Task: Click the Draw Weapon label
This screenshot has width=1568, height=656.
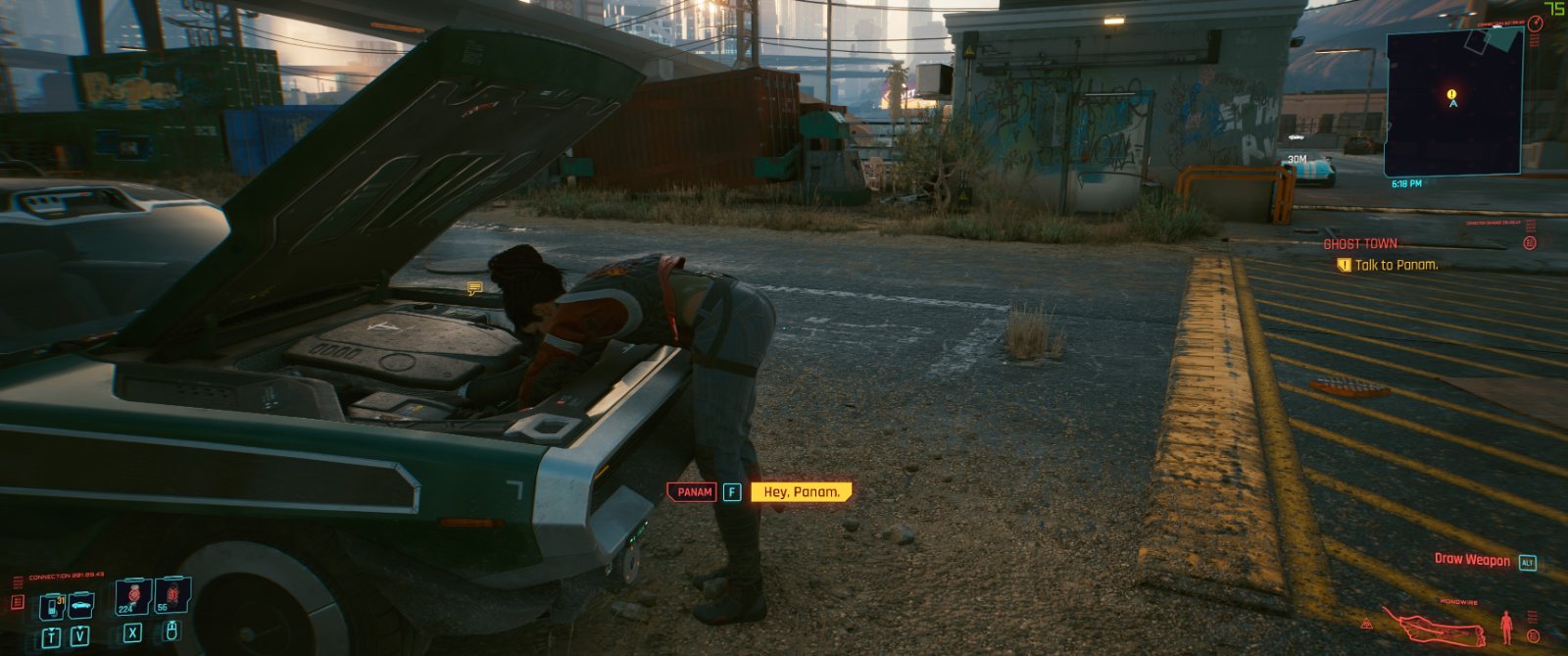Action: (x=1472, y=560)
